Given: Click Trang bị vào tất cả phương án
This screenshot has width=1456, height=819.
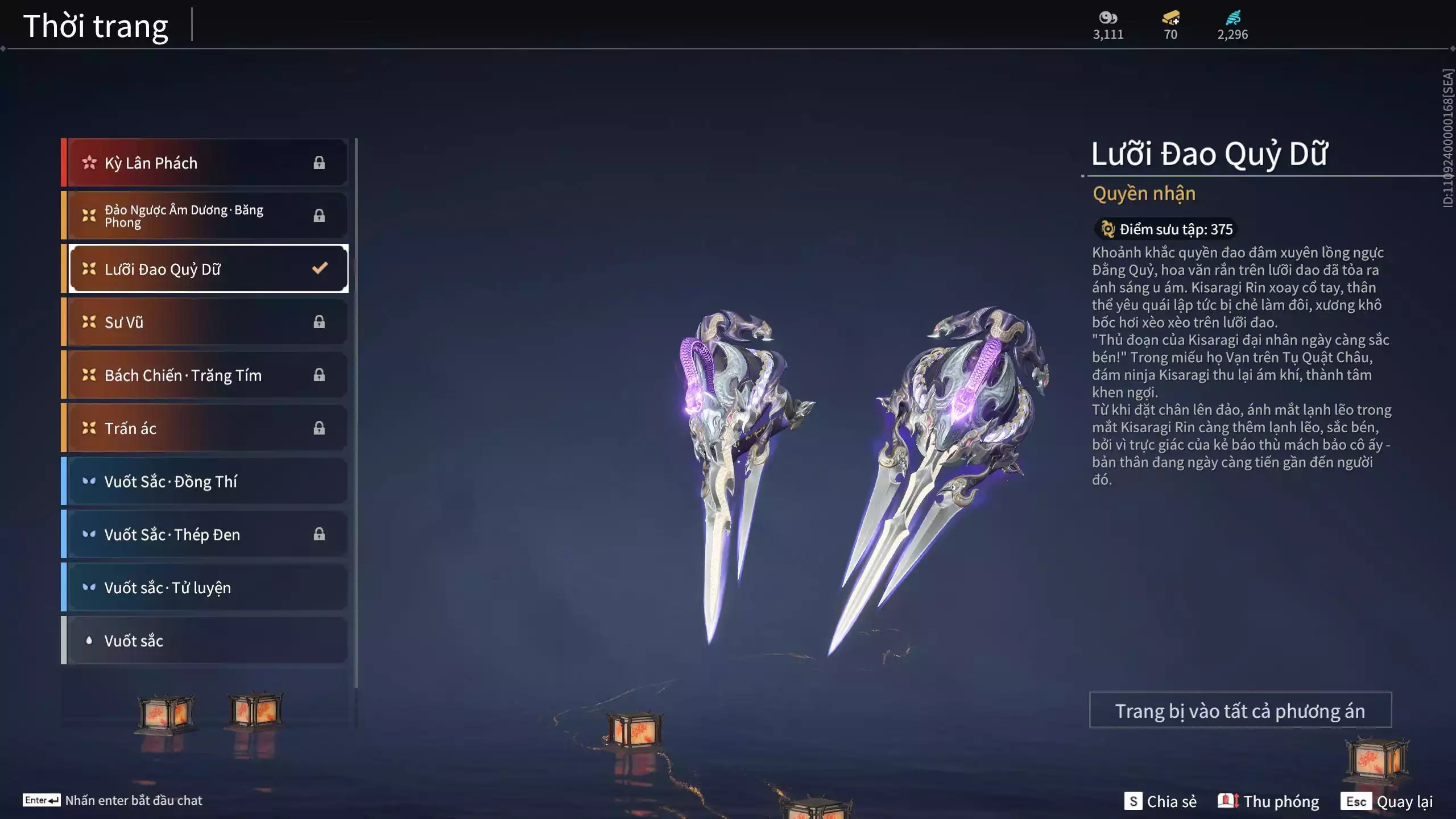Looking at the screenshot, I should click(x=1240, y=710).
